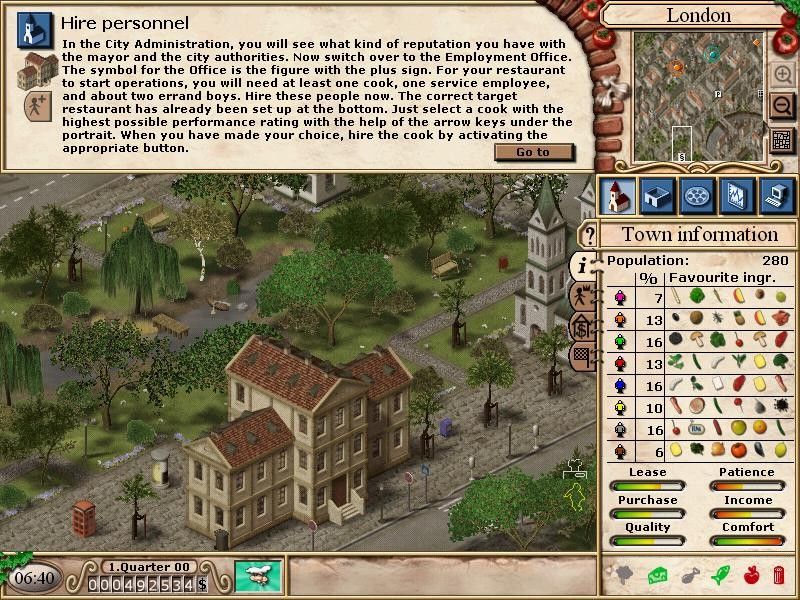Zoom in on the London minimap
Image resolution: width=800 pixels, height=600 pixels.
(x=782, y=75)
